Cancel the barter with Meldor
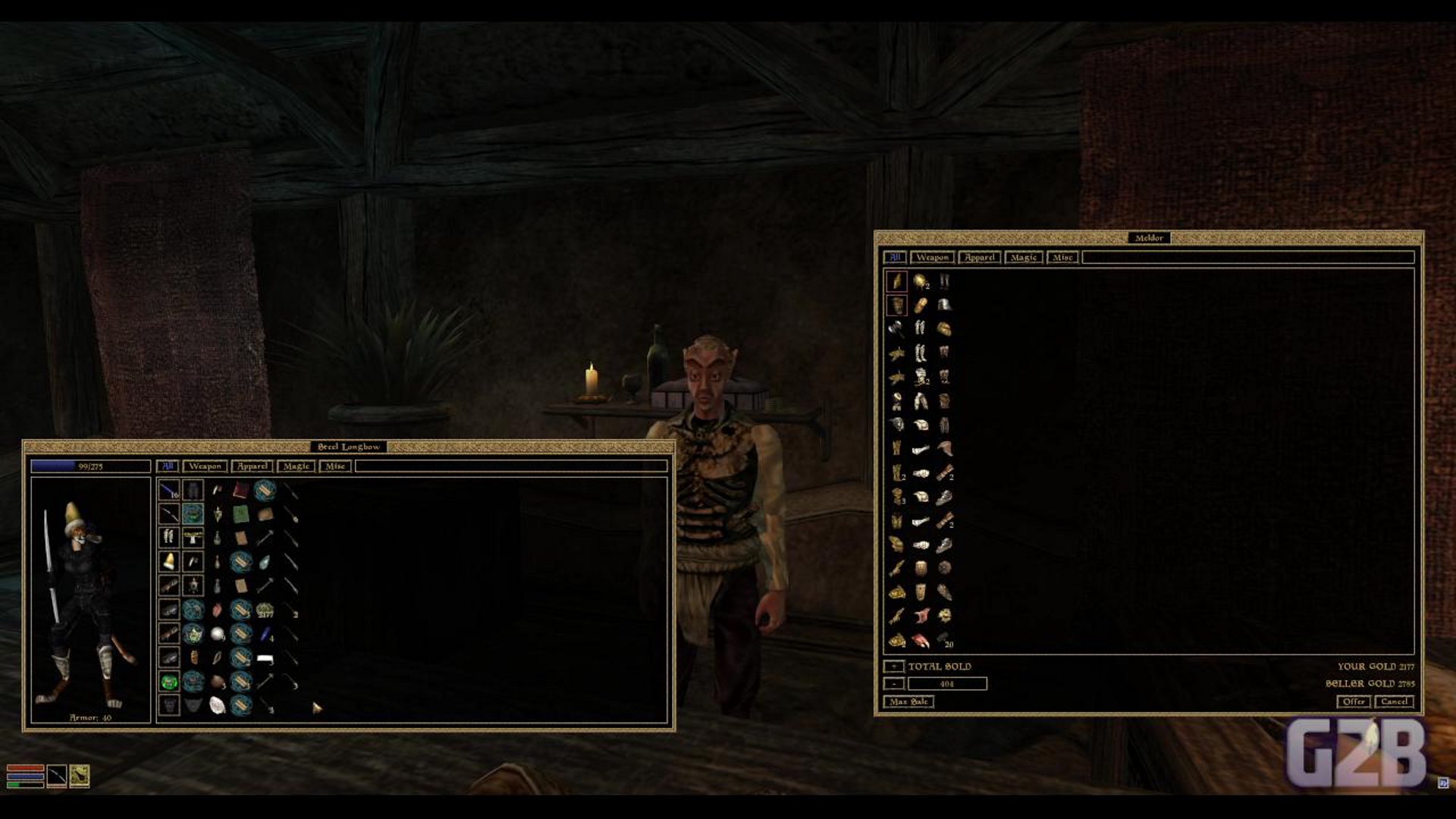 pyautogui.click(x=1394, y=701)
